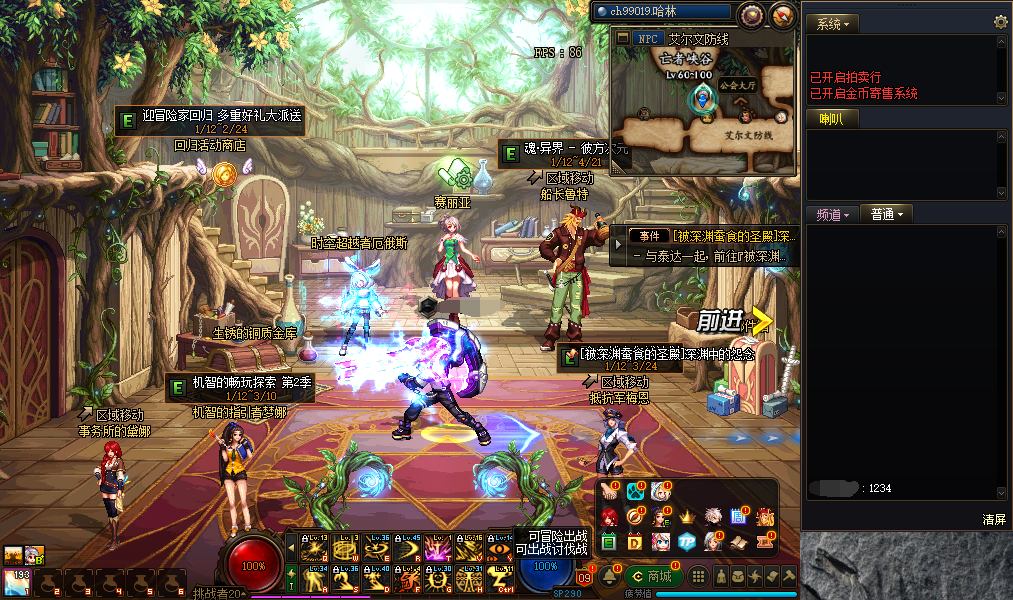Screen dimensions: 1013x600
Task: Open the open book icon
Action: [x=739, y=541]
